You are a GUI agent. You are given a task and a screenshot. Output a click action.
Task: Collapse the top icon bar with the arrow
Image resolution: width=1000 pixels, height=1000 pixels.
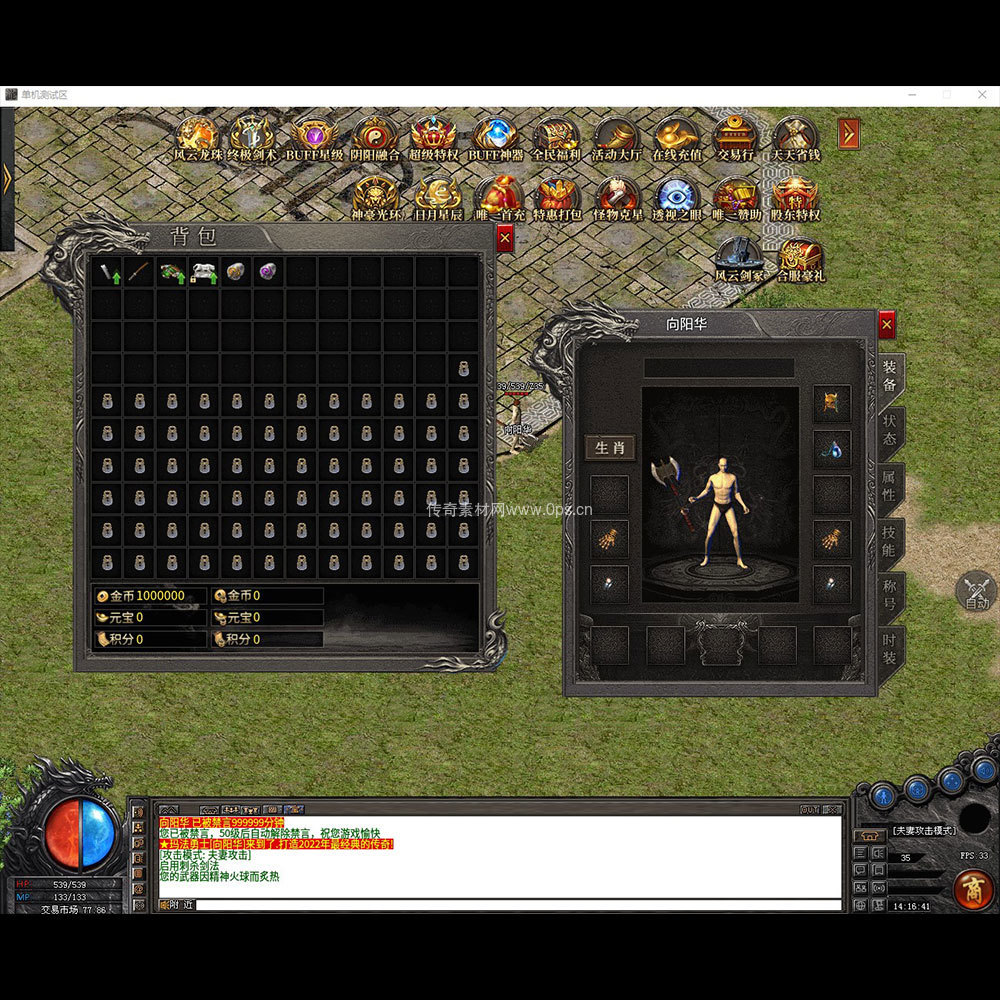point(848,133)
